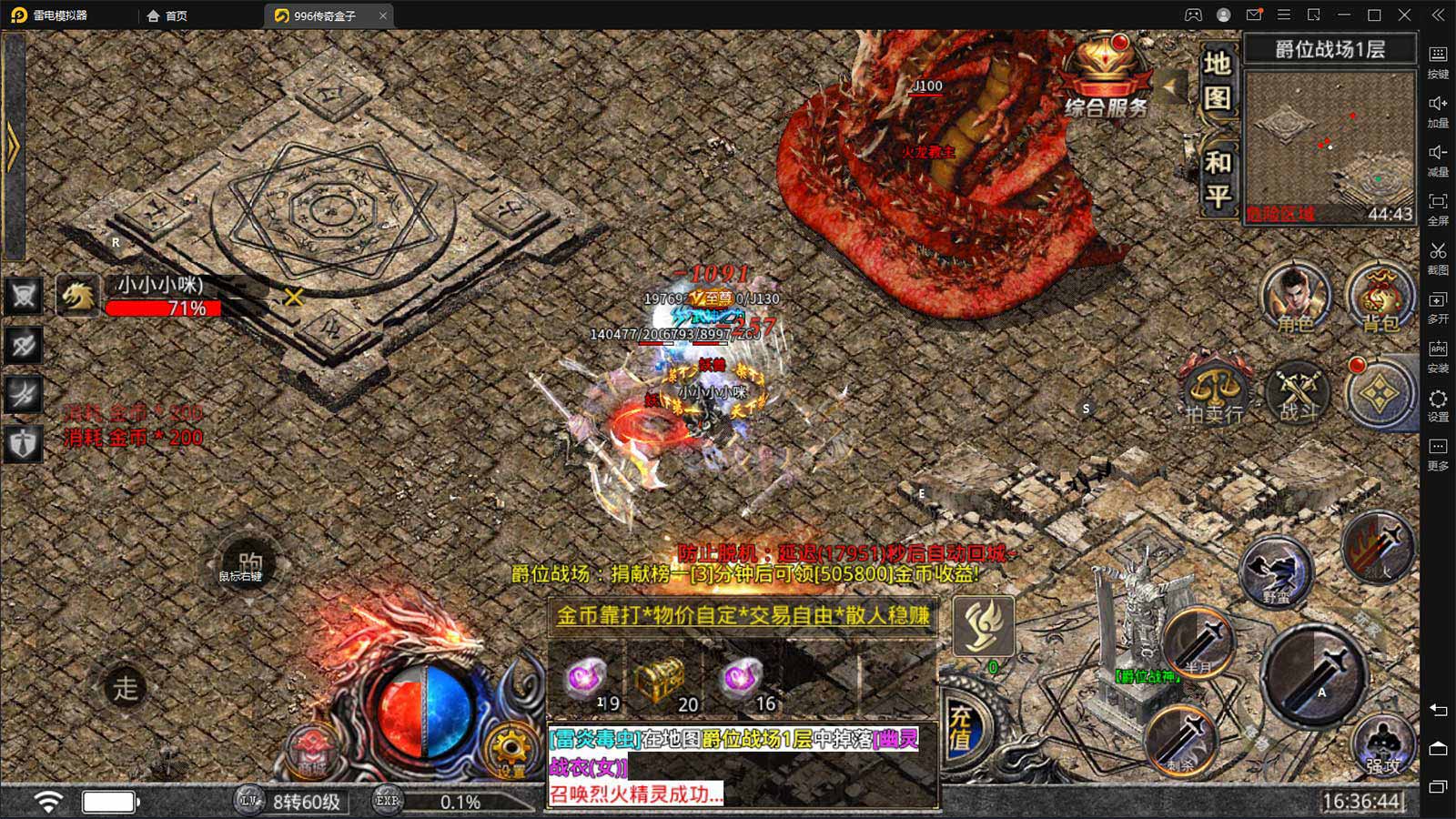Open the gear 设置 settings icon
Viewport: 1456px width, 819px height.
click(x=511, y=749)
